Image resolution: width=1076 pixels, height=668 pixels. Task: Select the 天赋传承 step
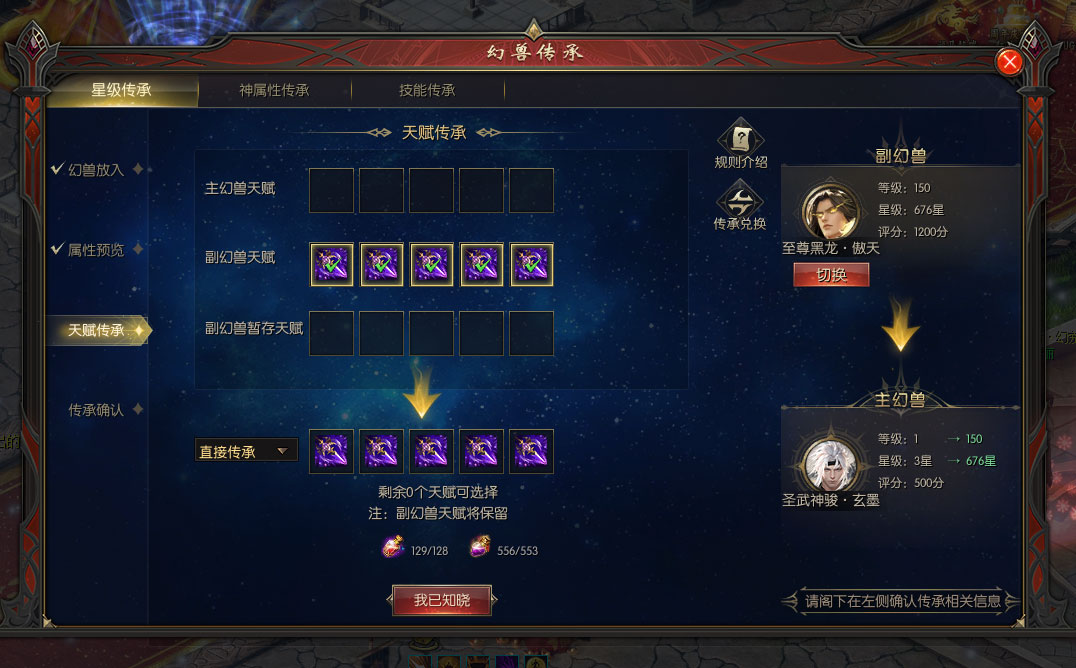click(x=96, y=330)
